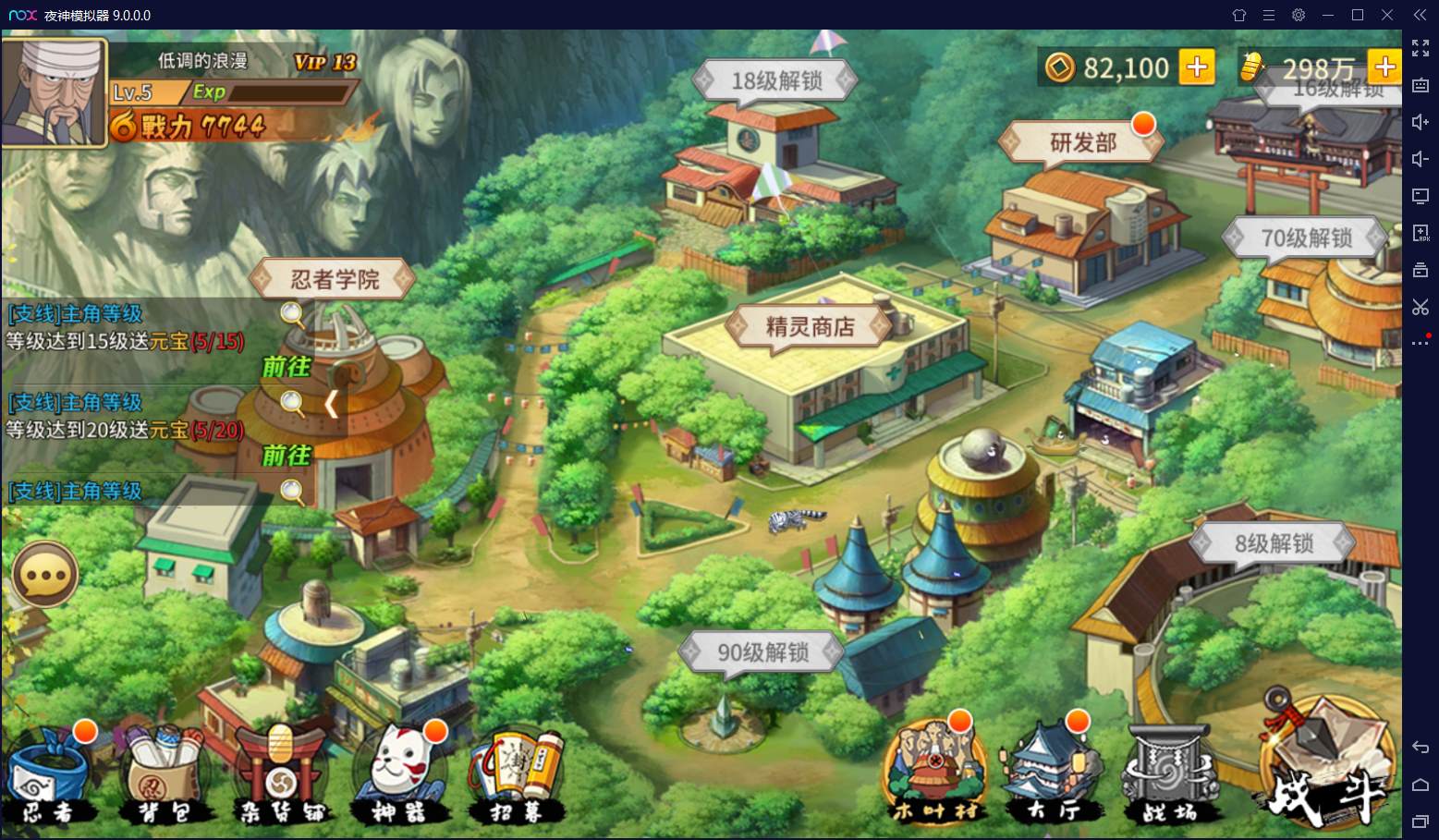
Task: Open the Nox emulator settings gear
Action: (1299, 15)
